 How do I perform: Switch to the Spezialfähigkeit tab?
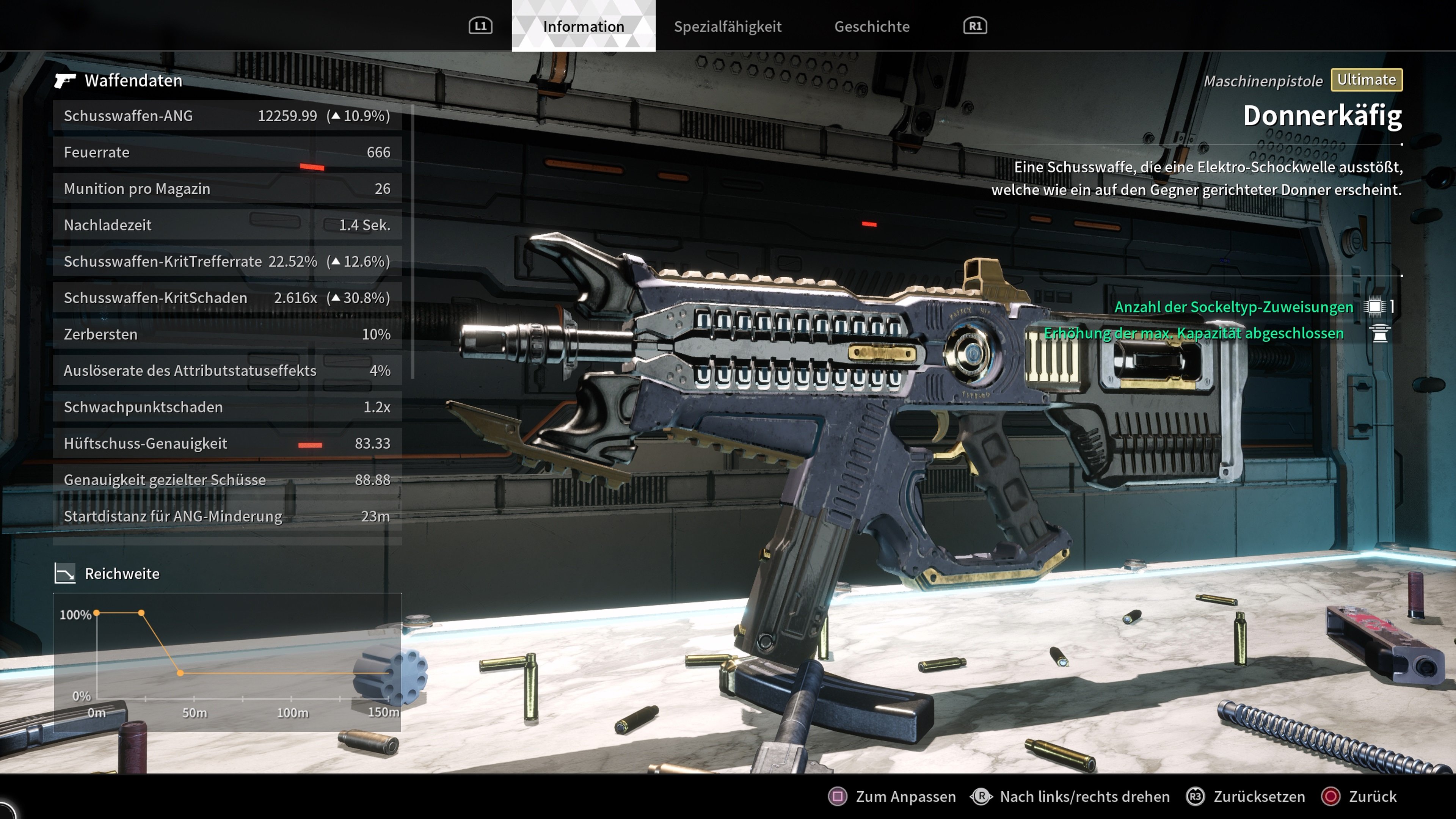[728, 26]
